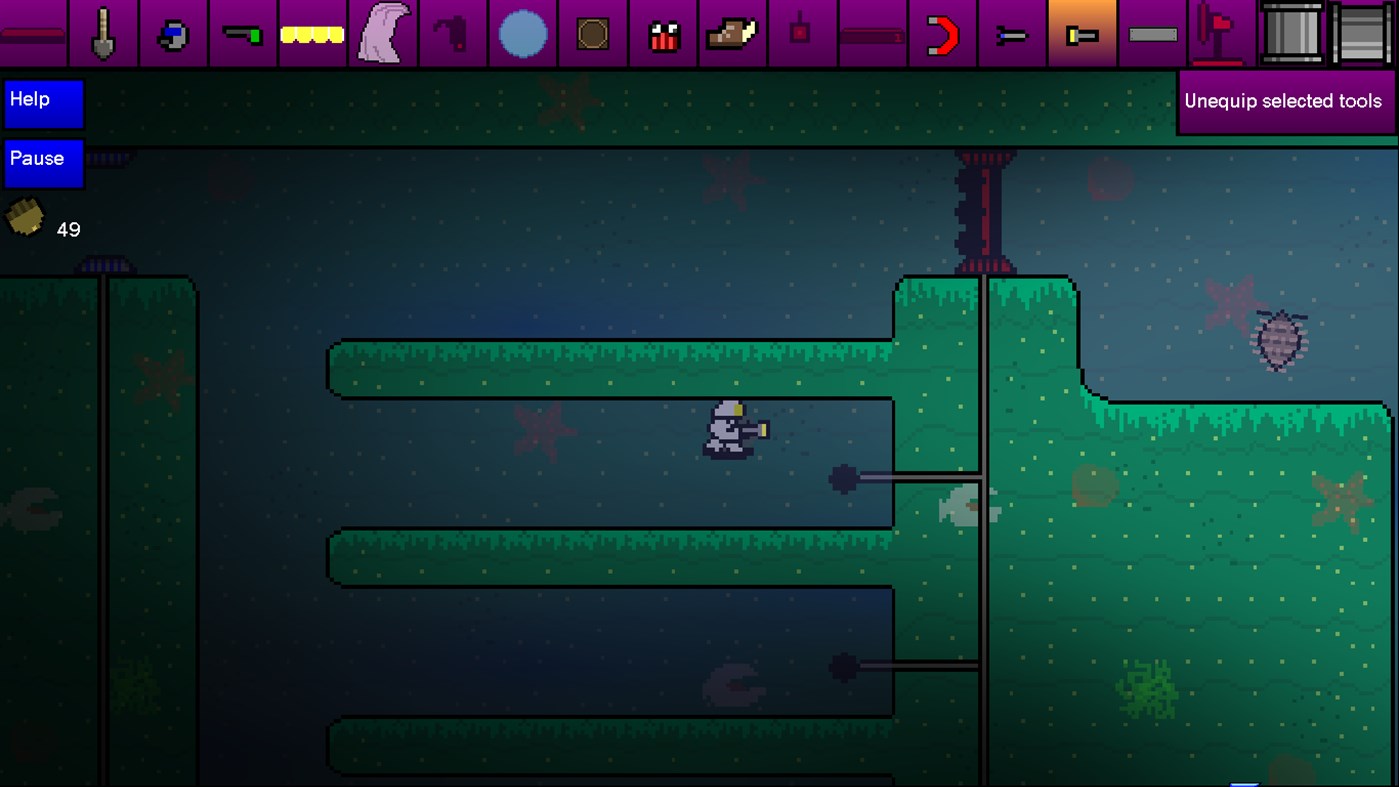
Task: Select the screwdriver tool
Action: coord(1013,32)
